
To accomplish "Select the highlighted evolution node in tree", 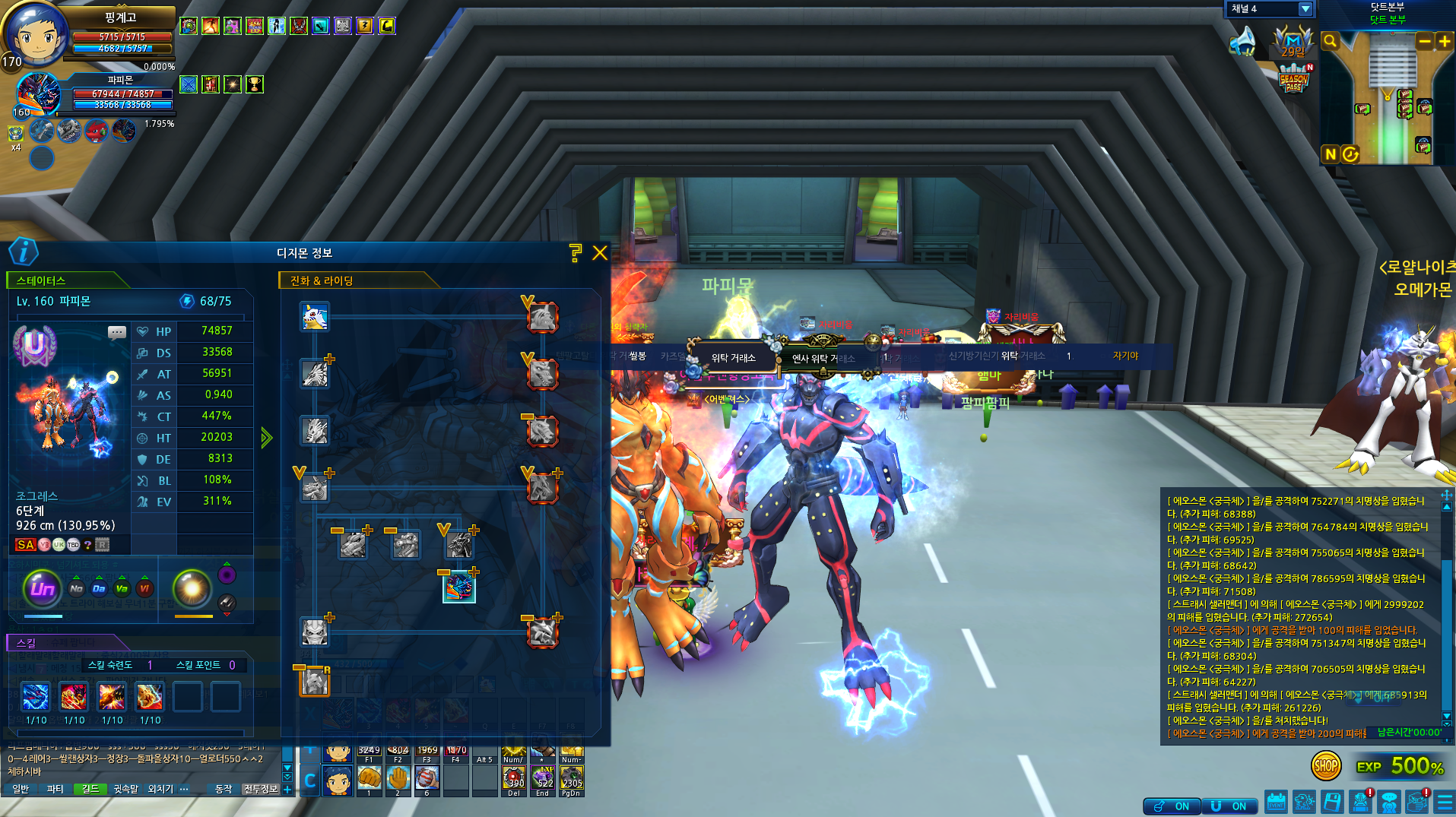I will point(459,587).
